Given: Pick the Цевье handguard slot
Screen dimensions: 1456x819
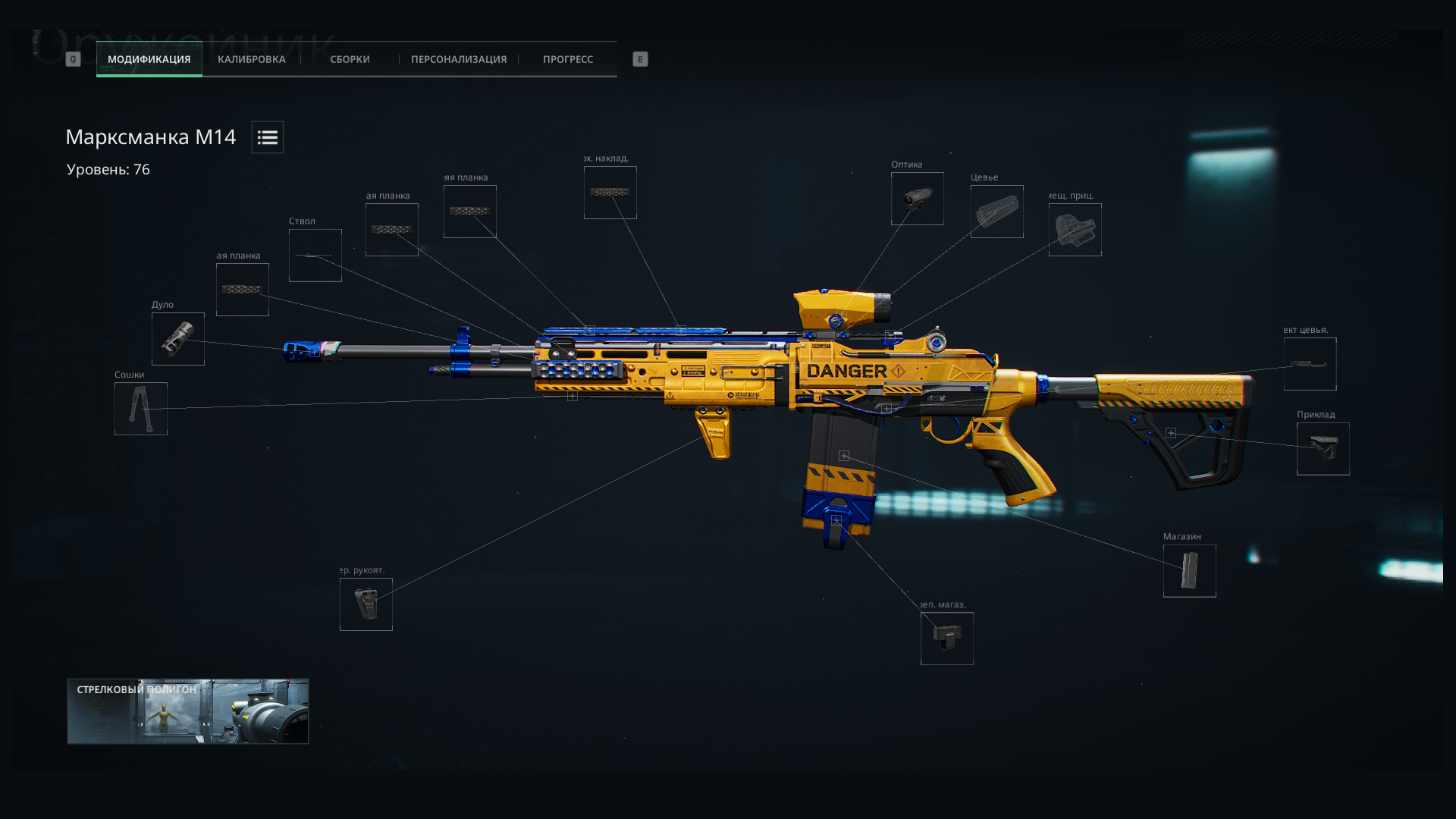Looking at the screenshot, I should coord(997,212).
